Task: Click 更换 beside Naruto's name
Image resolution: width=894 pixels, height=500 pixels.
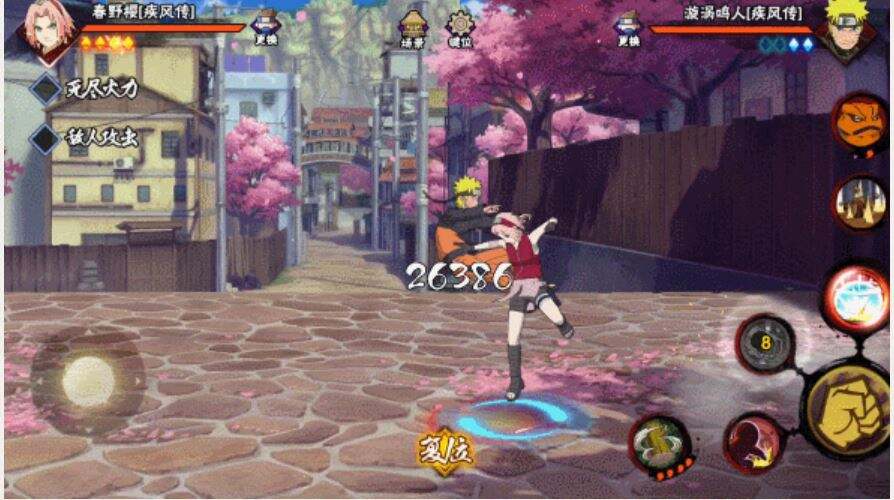Action: pos(628,30)
